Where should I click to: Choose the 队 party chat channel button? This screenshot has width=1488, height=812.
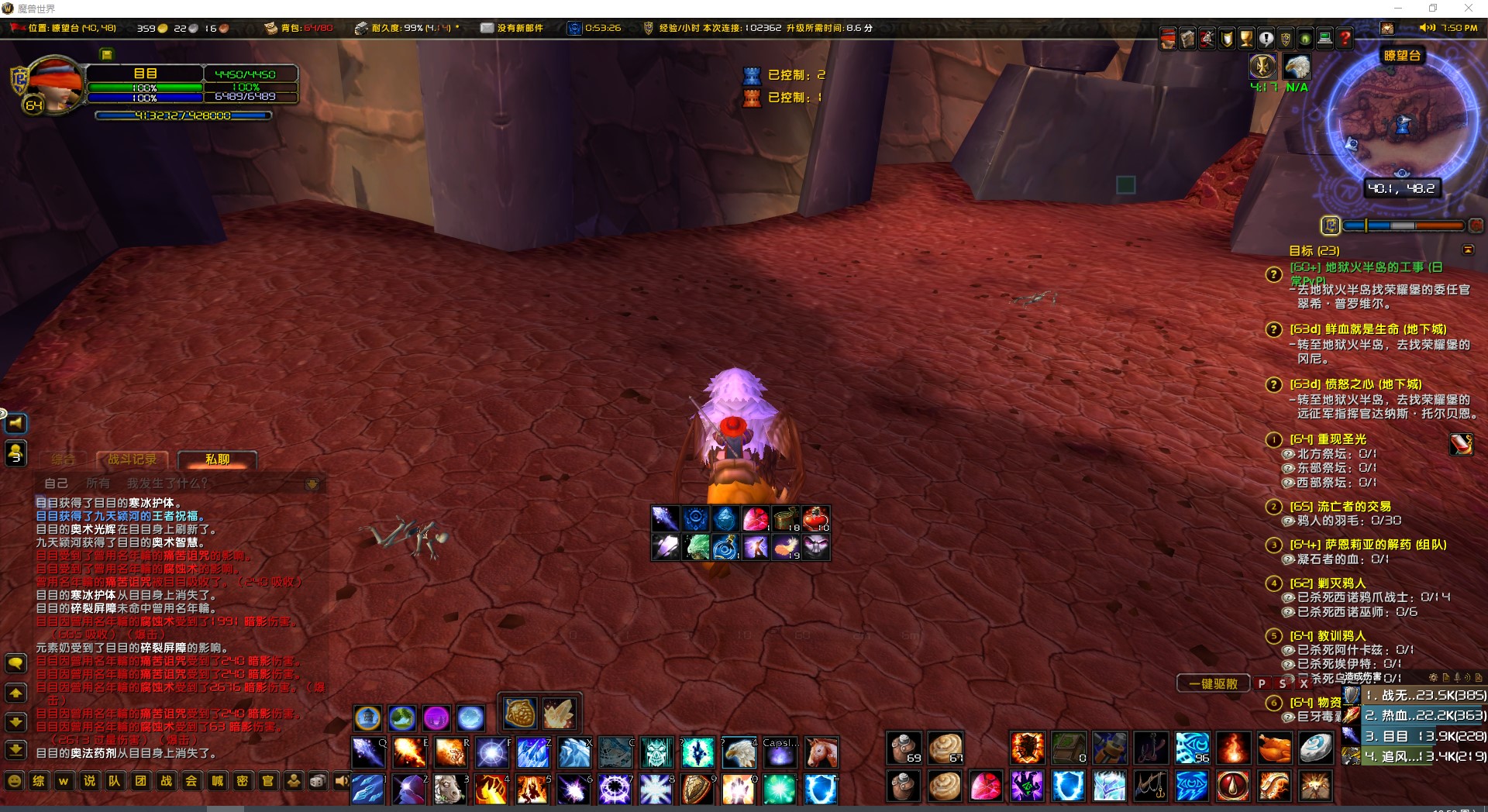(115, 781)
